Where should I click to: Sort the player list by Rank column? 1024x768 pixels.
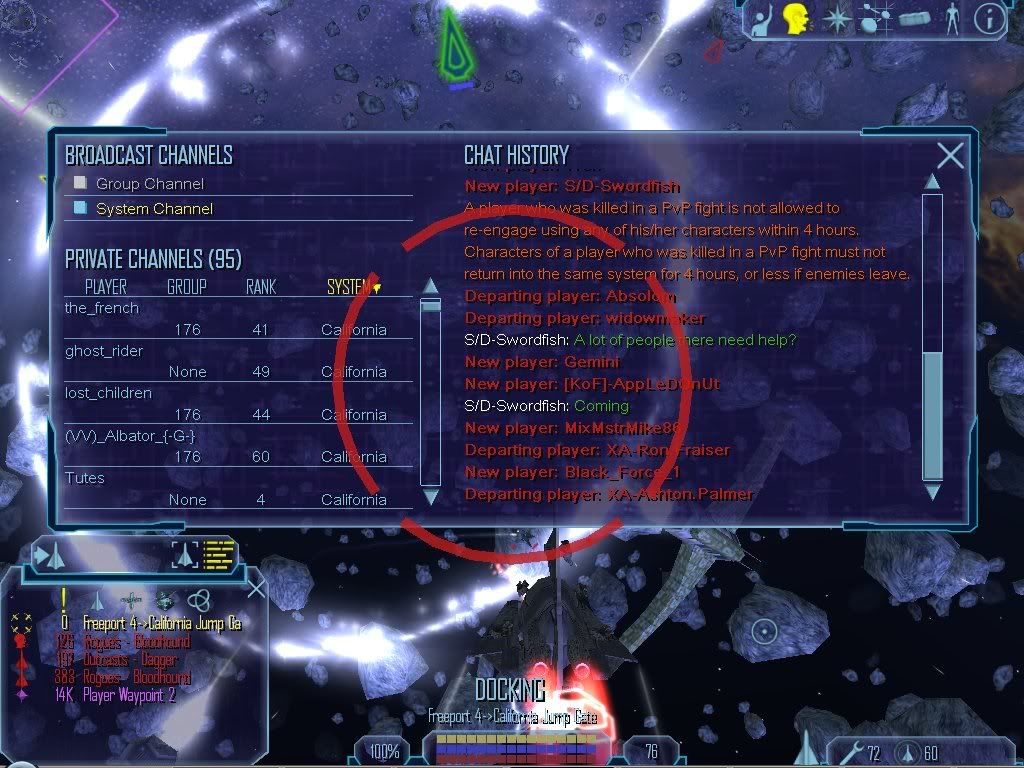click(x=260, y=287)
